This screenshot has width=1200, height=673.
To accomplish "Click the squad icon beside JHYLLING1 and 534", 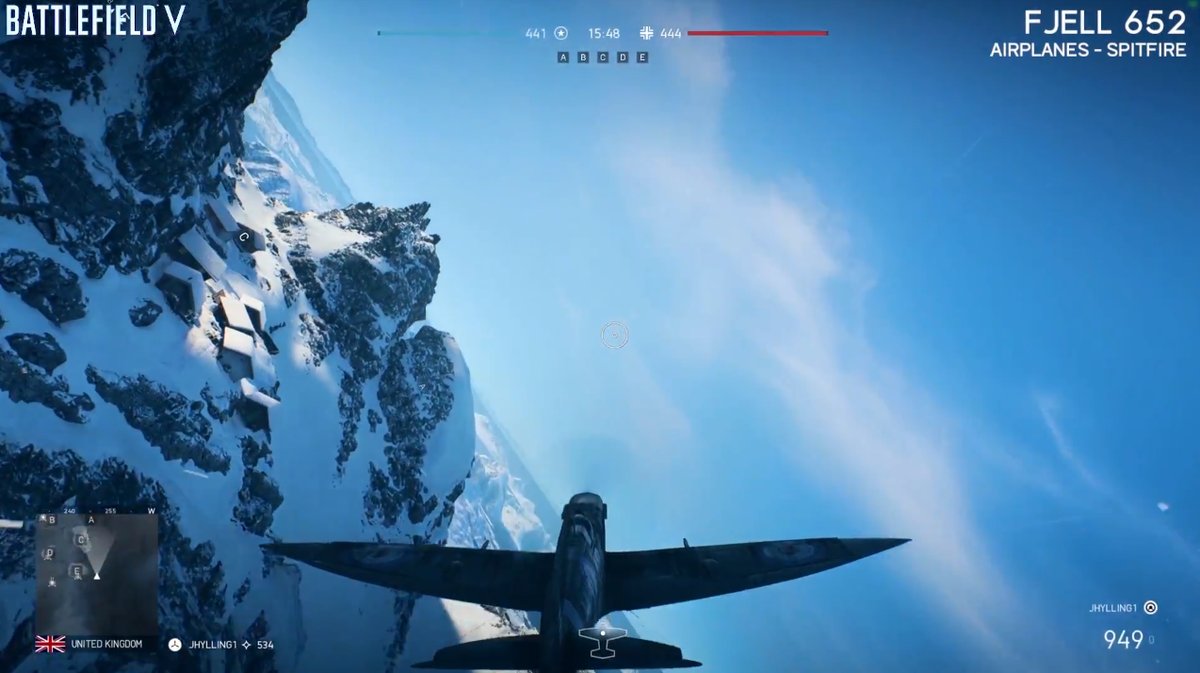I will [x=175, y=645].
